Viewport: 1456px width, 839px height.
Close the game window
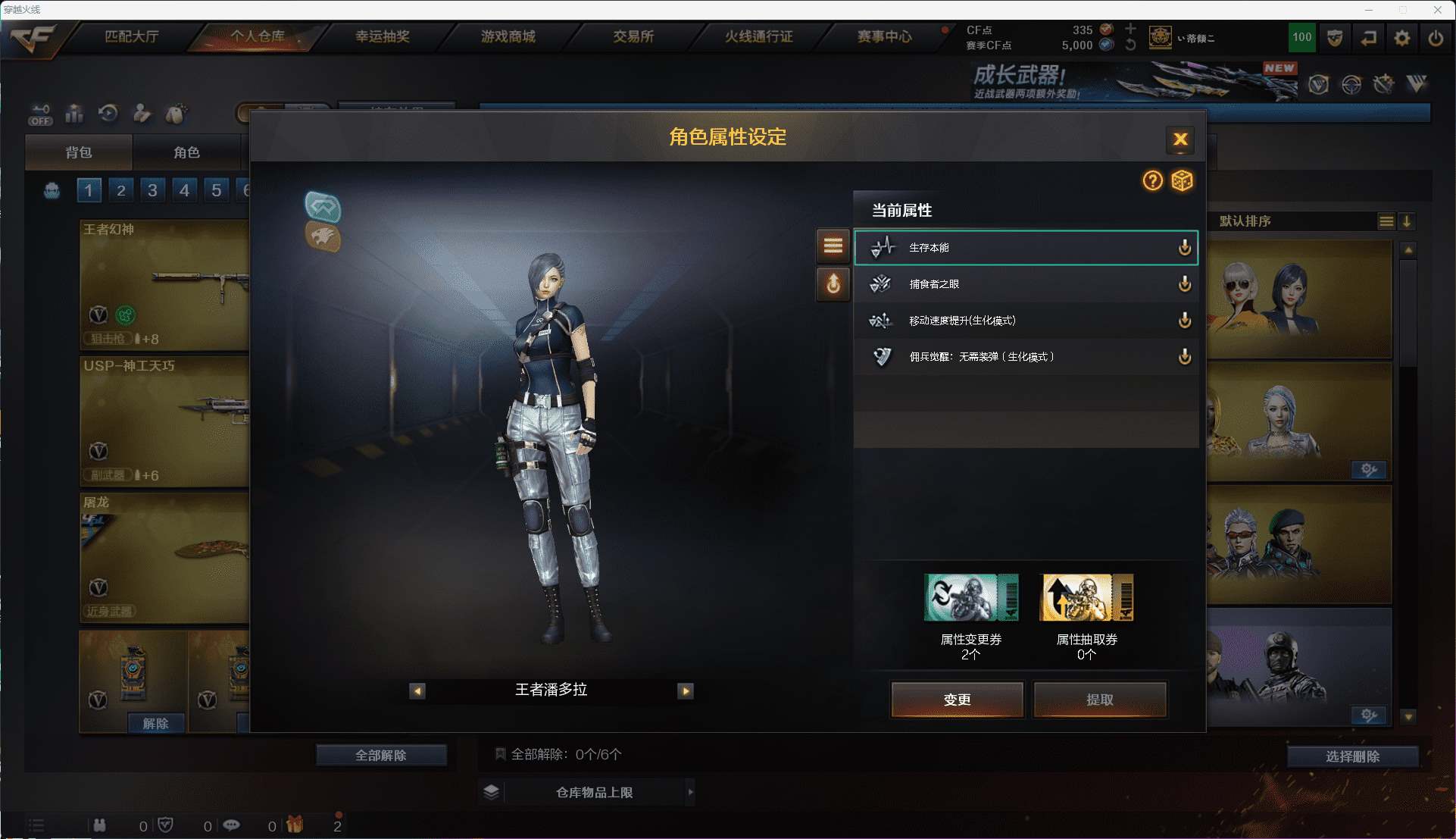point(1437,10)
